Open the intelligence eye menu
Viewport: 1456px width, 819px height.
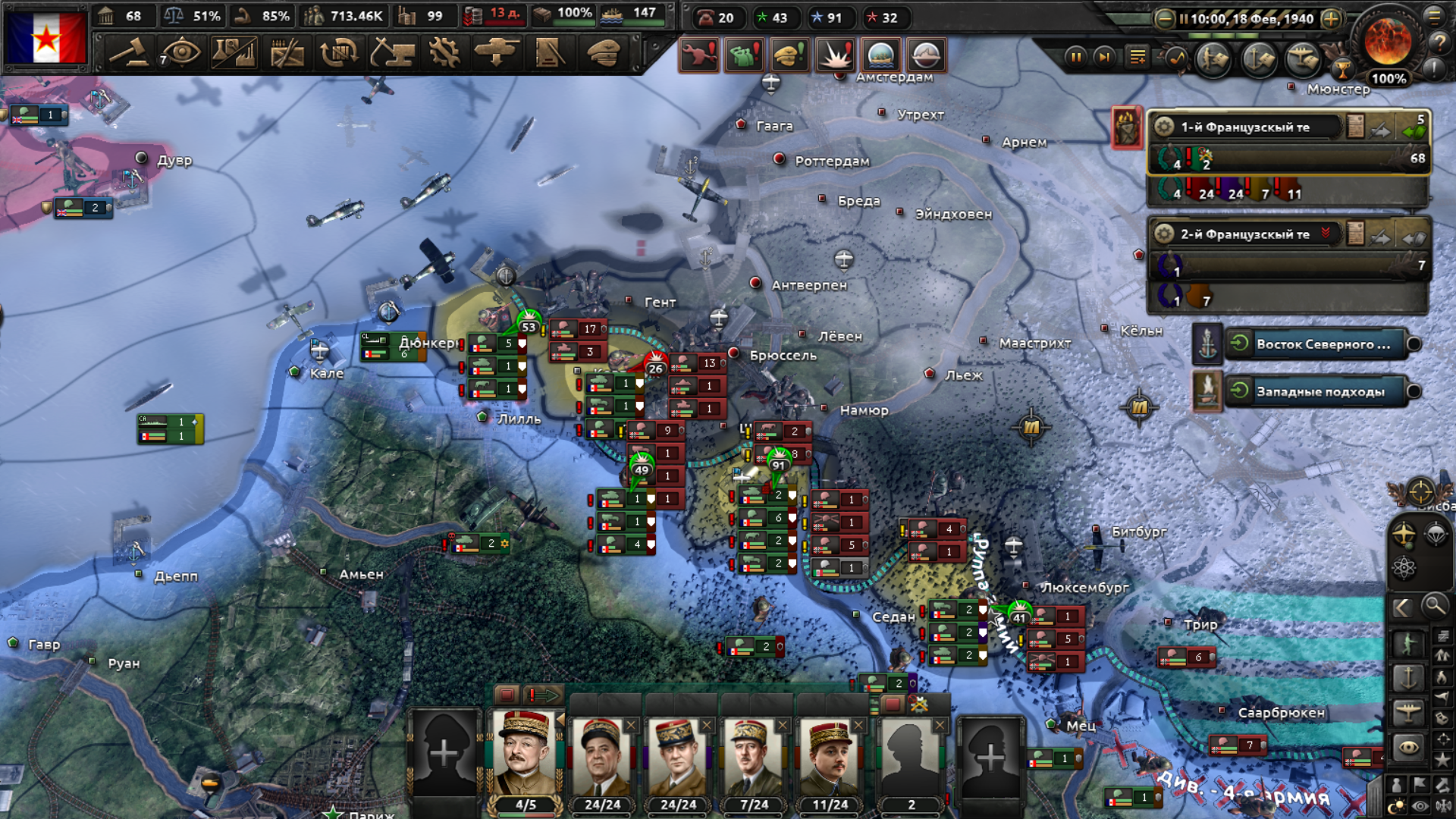tap(180, 53)
